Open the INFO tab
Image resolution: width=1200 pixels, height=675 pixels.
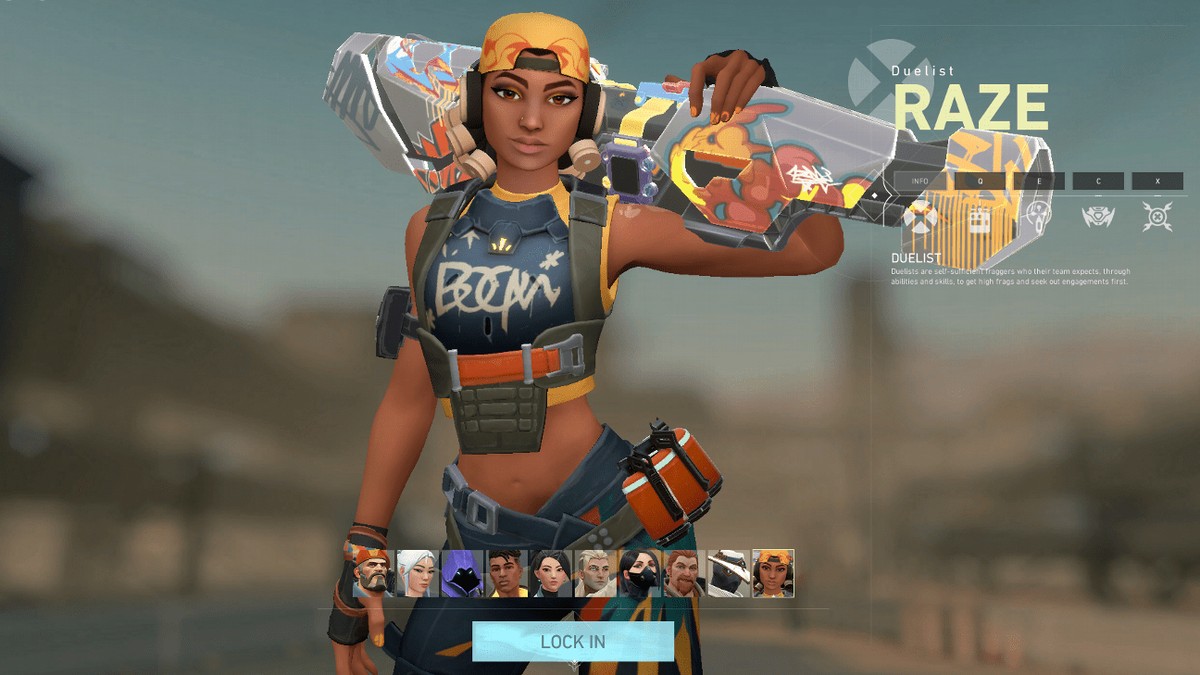pyautogui.click(x=920, y=181)
